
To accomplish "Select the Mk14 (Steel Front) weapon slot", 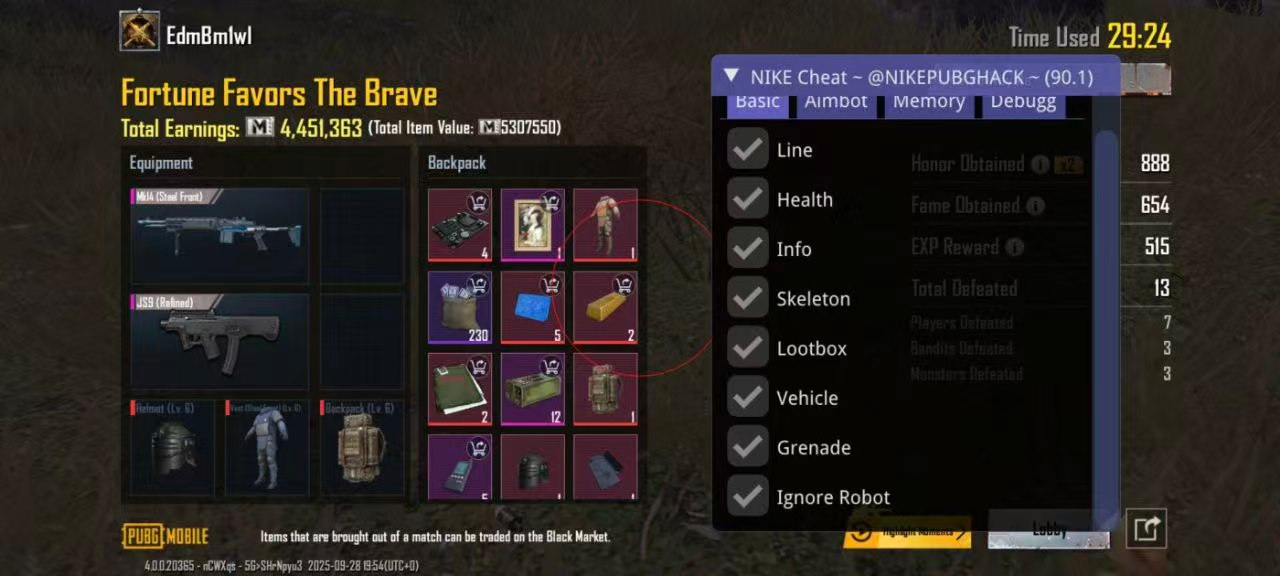I will point(220,234).
